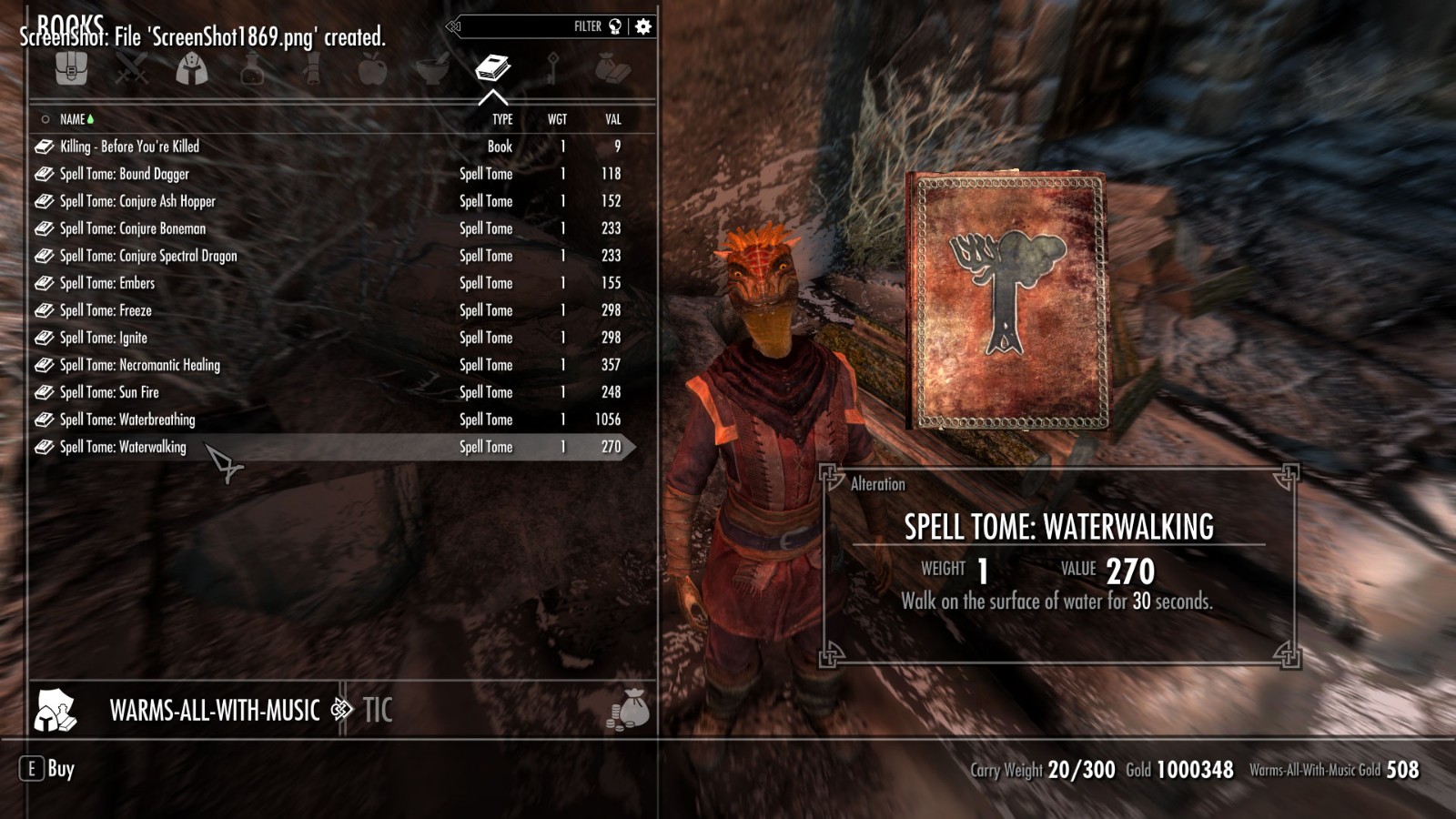The width and height of the screenshot is (1456, 819).
Task: Click the filter search box
Action: coord(528,26)
